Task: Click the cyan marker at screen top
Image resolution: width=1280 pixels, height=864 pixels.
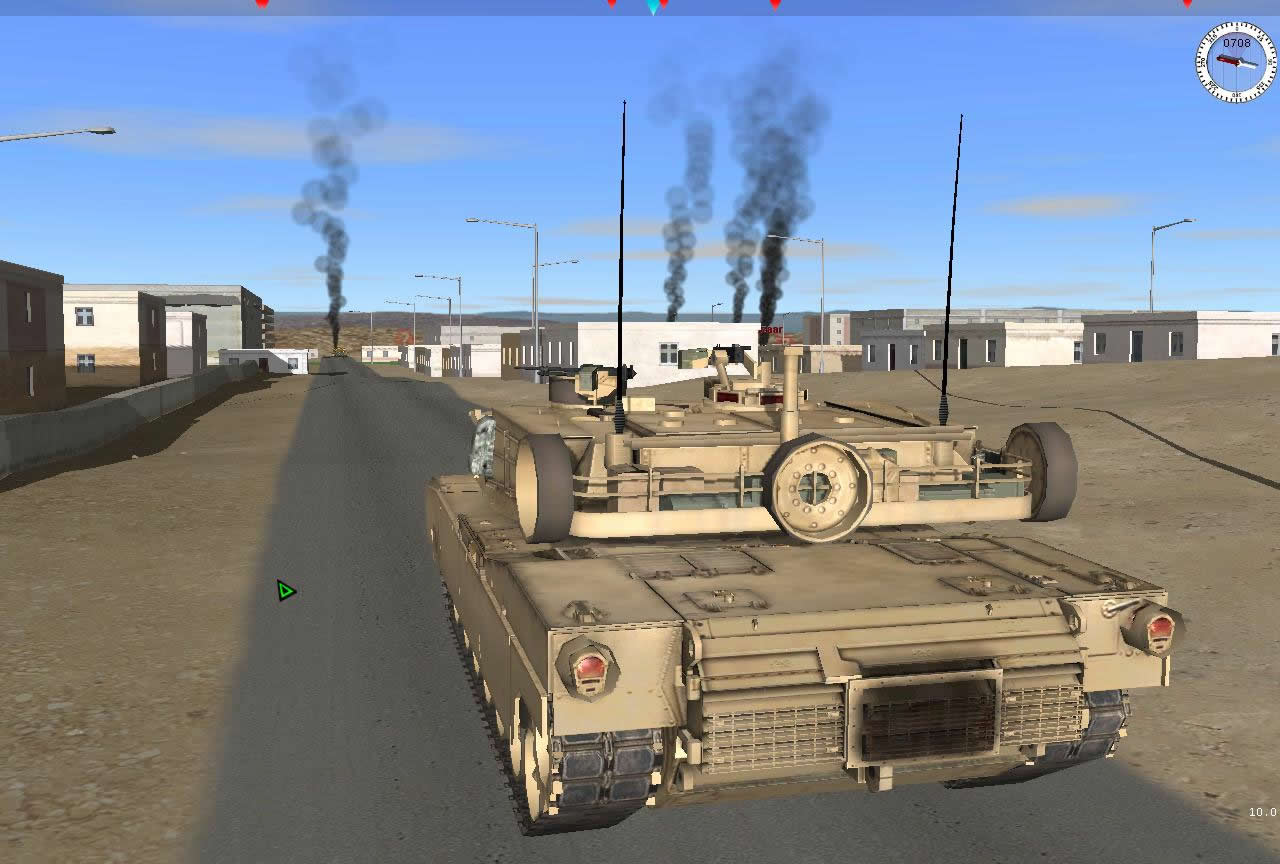Action: [651, 6]
